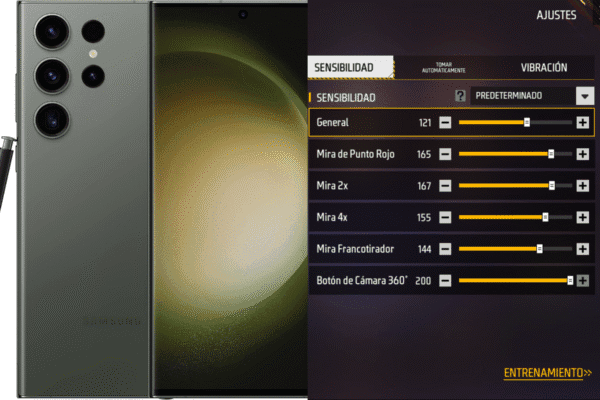Increase Mira 2x with plus button
600x400 pixels.
click(x=582, y=186)
